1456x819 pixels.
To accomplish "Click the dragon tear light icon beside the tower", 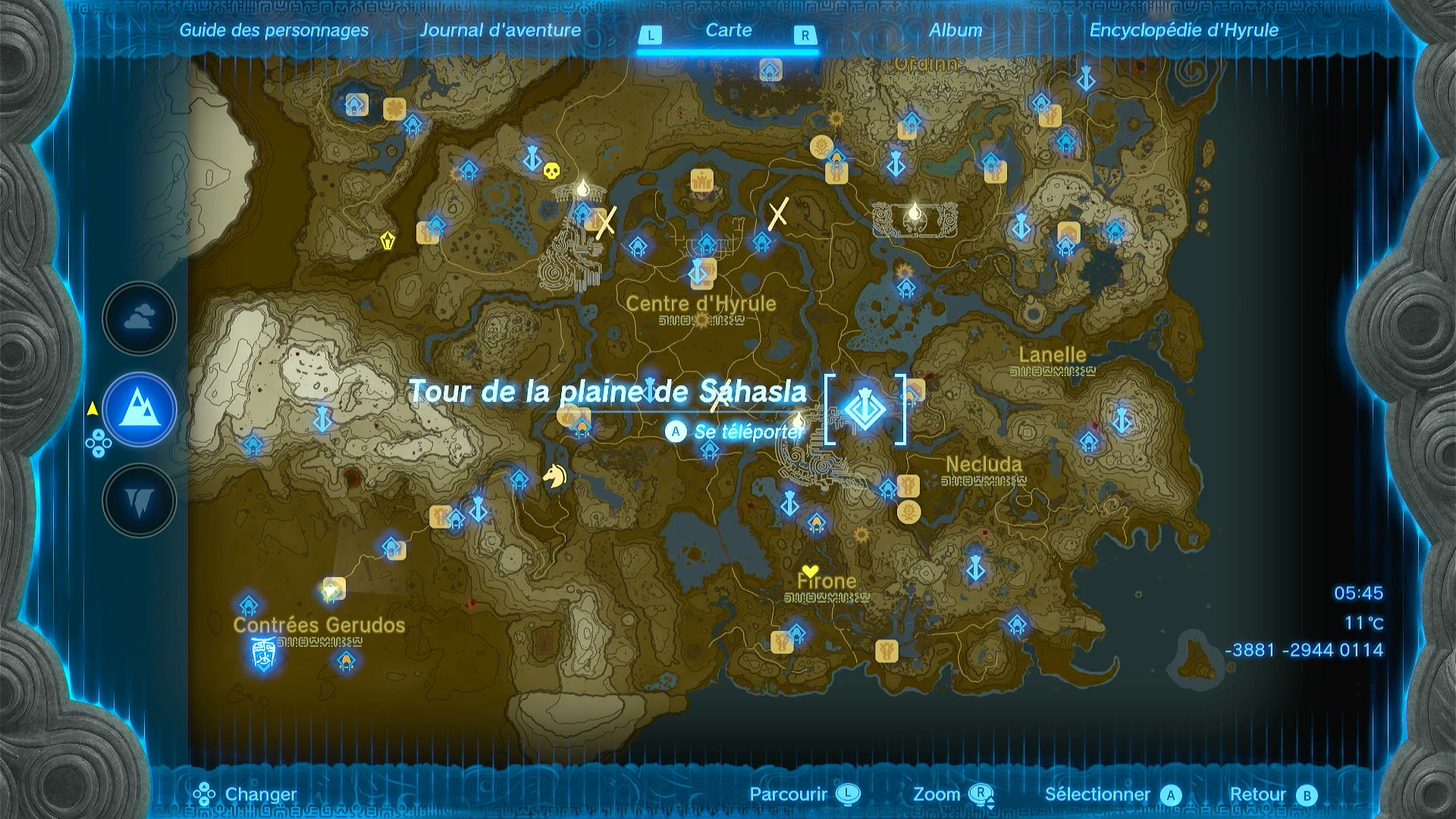I will [797, 422].
